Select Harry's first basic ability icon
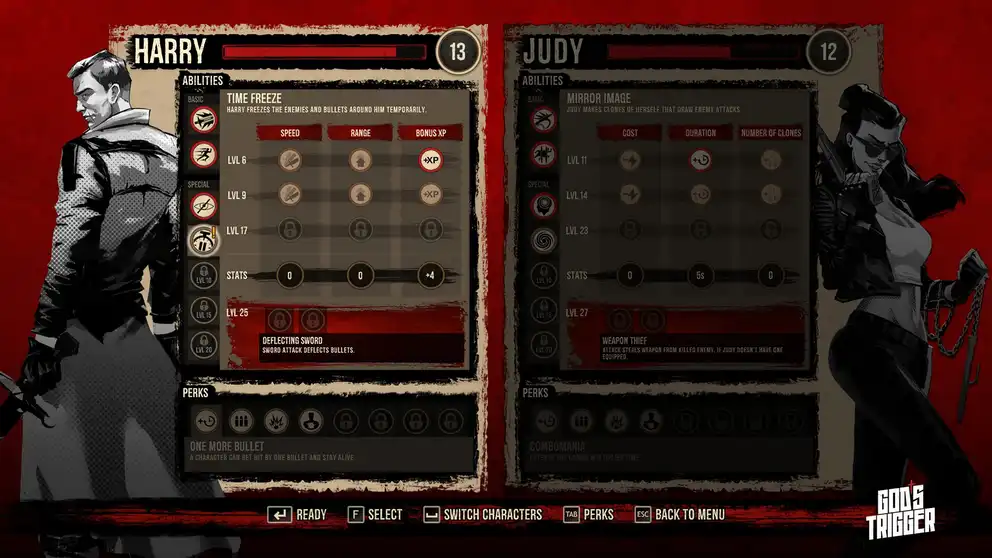The width and height of the screenshot is (992, 558). (x=204, y=119)
